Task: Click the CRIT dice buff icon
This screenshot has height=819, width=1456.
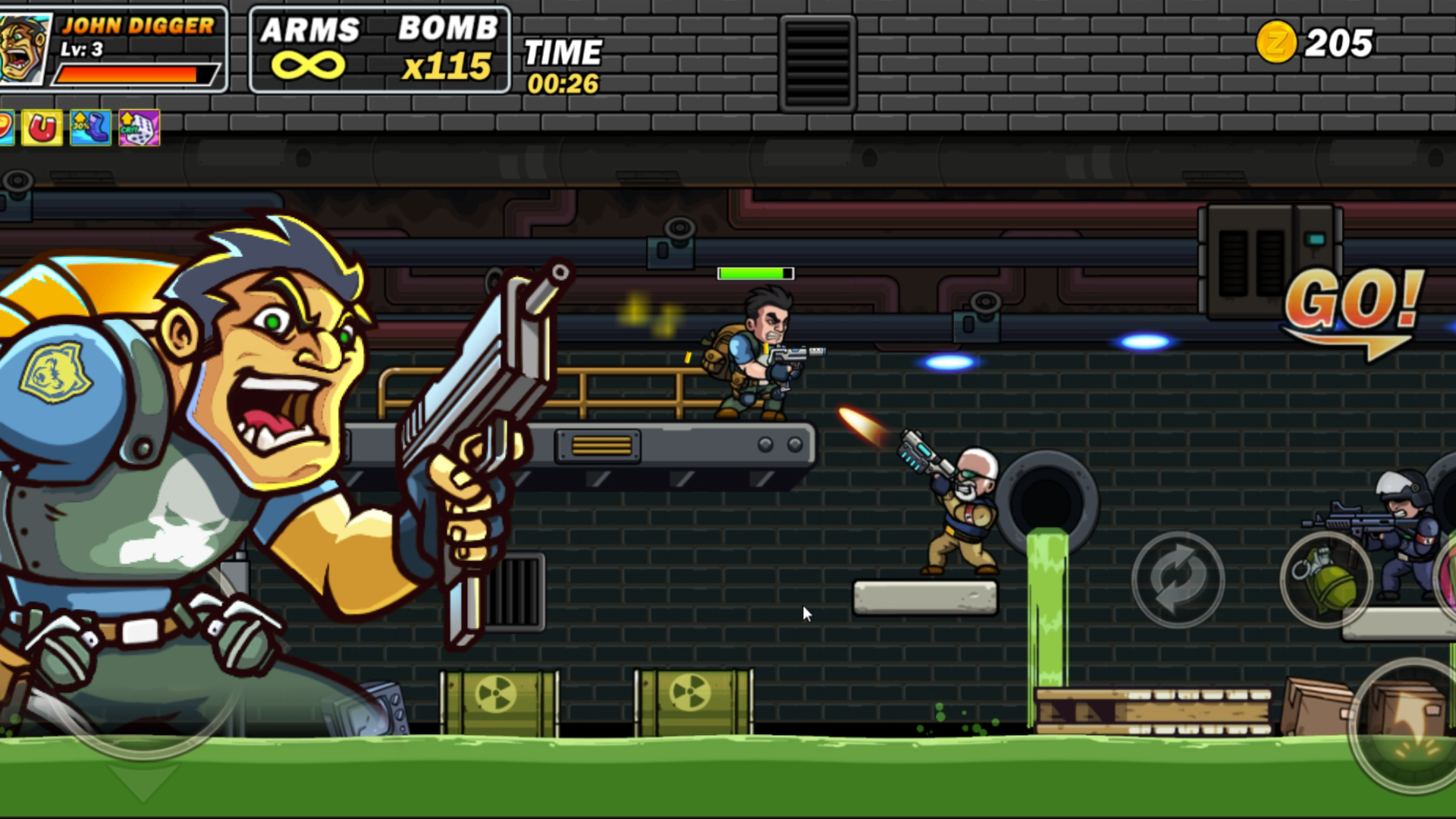Action: [139, 130]
